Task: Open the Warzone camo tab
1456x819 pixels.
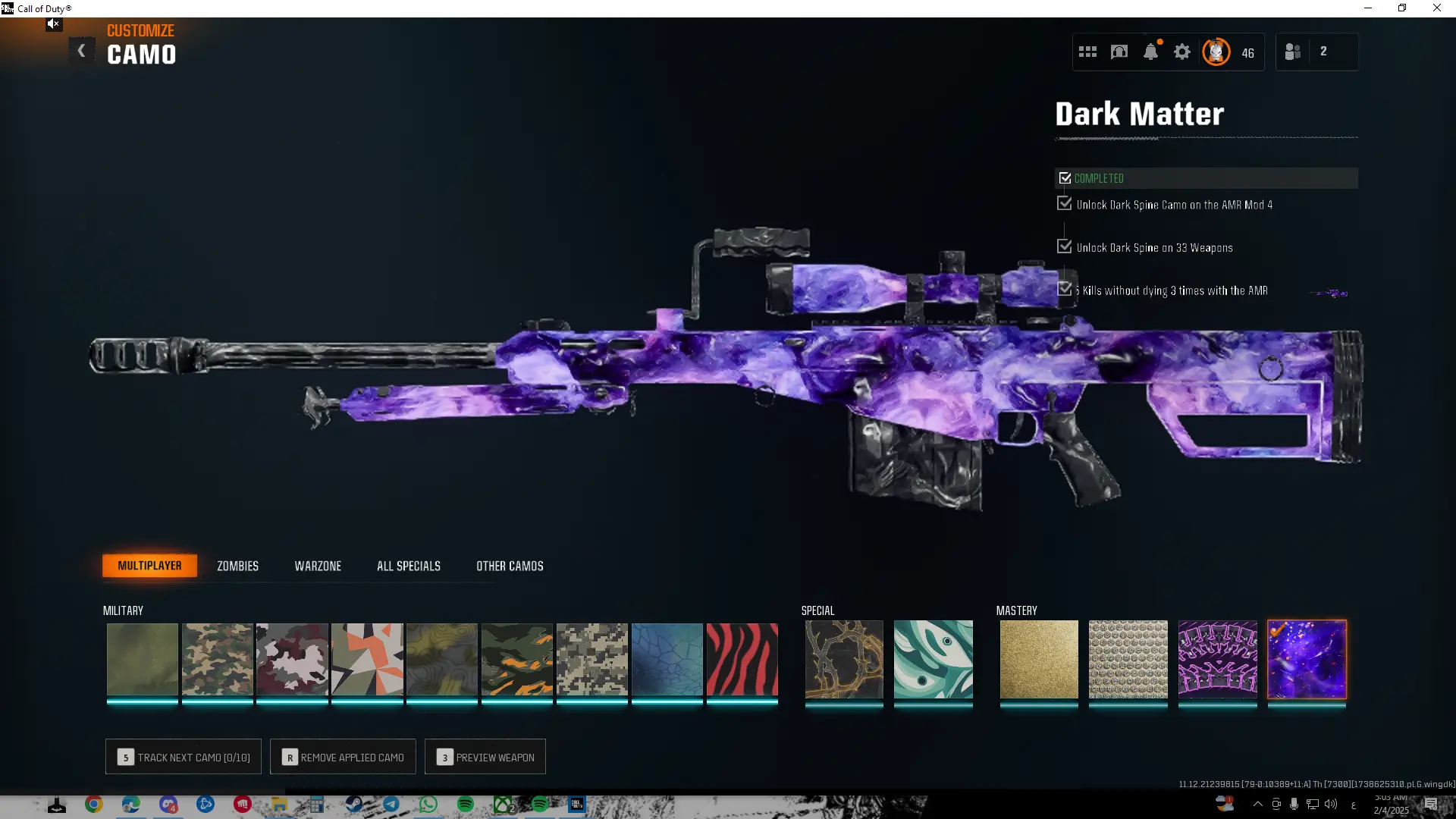Action: [318, 566]
